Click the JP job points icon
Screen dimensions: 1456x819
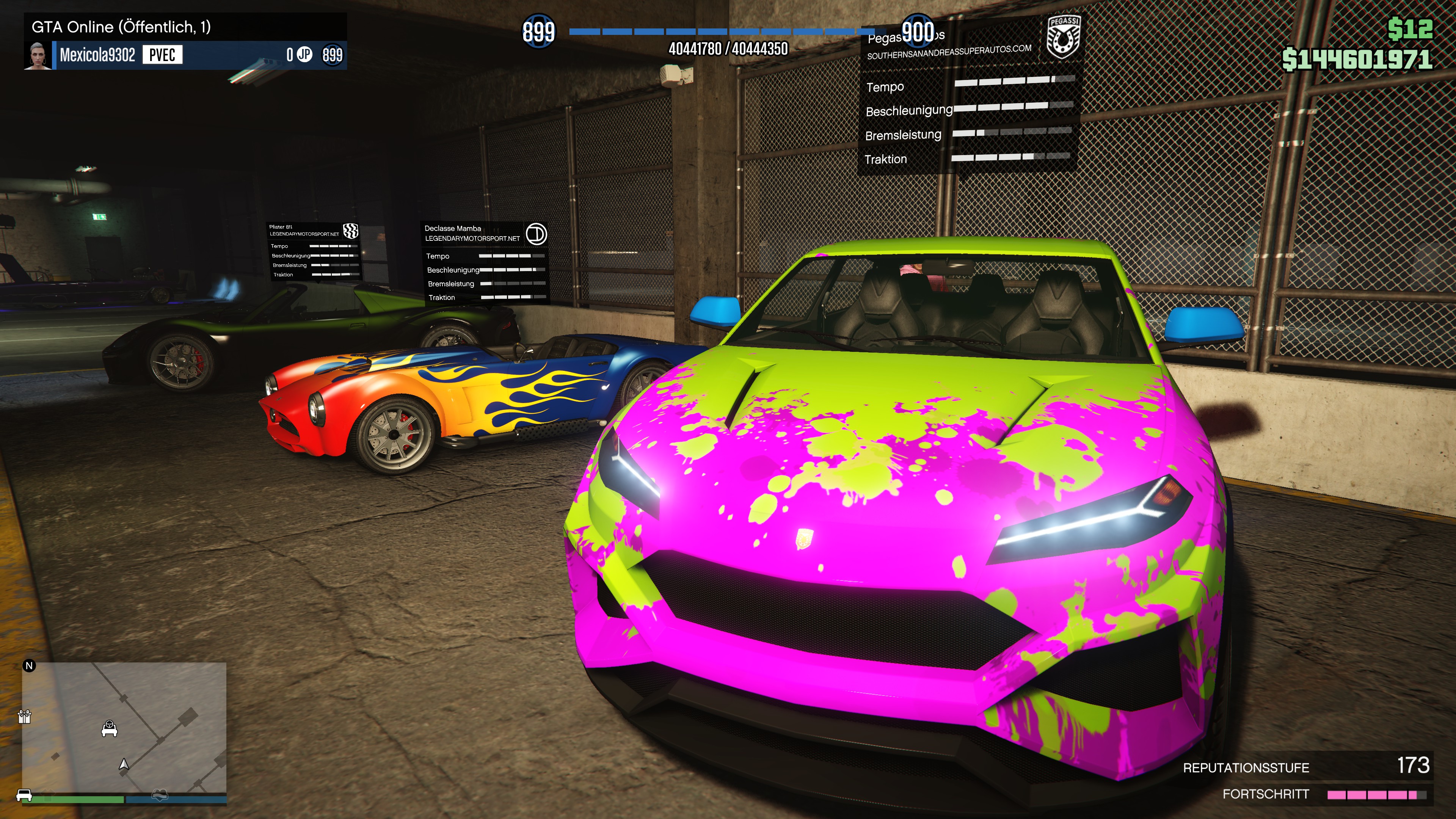click(304, 54)
